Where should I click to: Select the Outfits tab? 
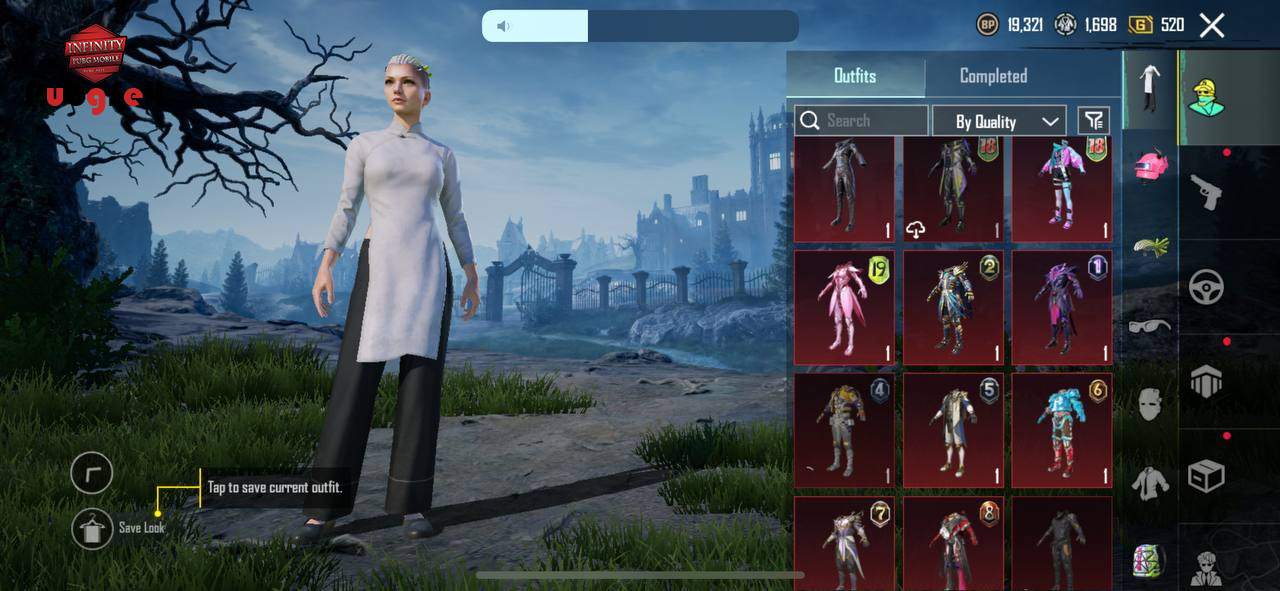(855, 76)
